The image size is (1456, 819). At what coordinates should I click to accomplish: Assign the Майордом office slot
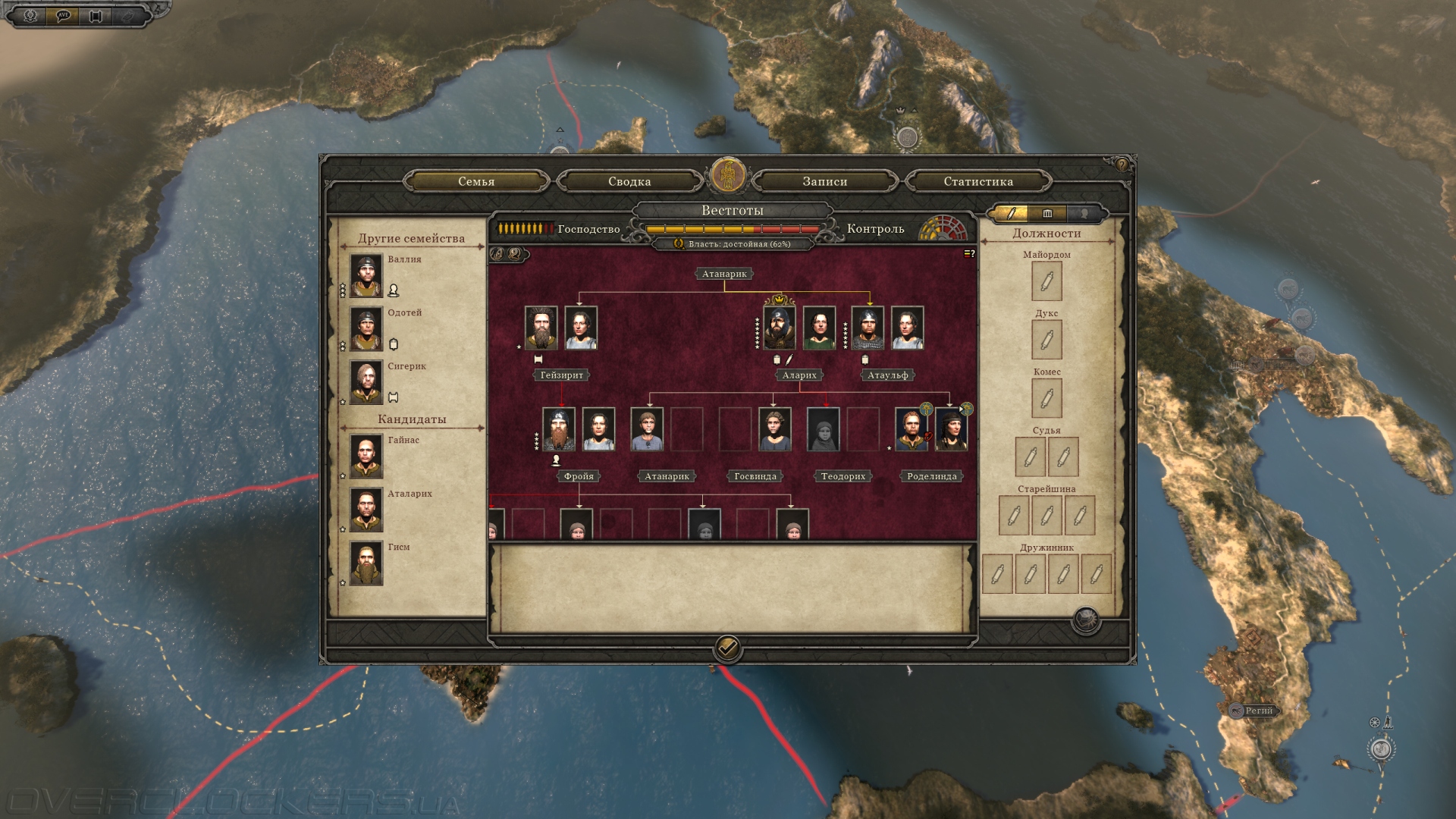coord(1046,281)
